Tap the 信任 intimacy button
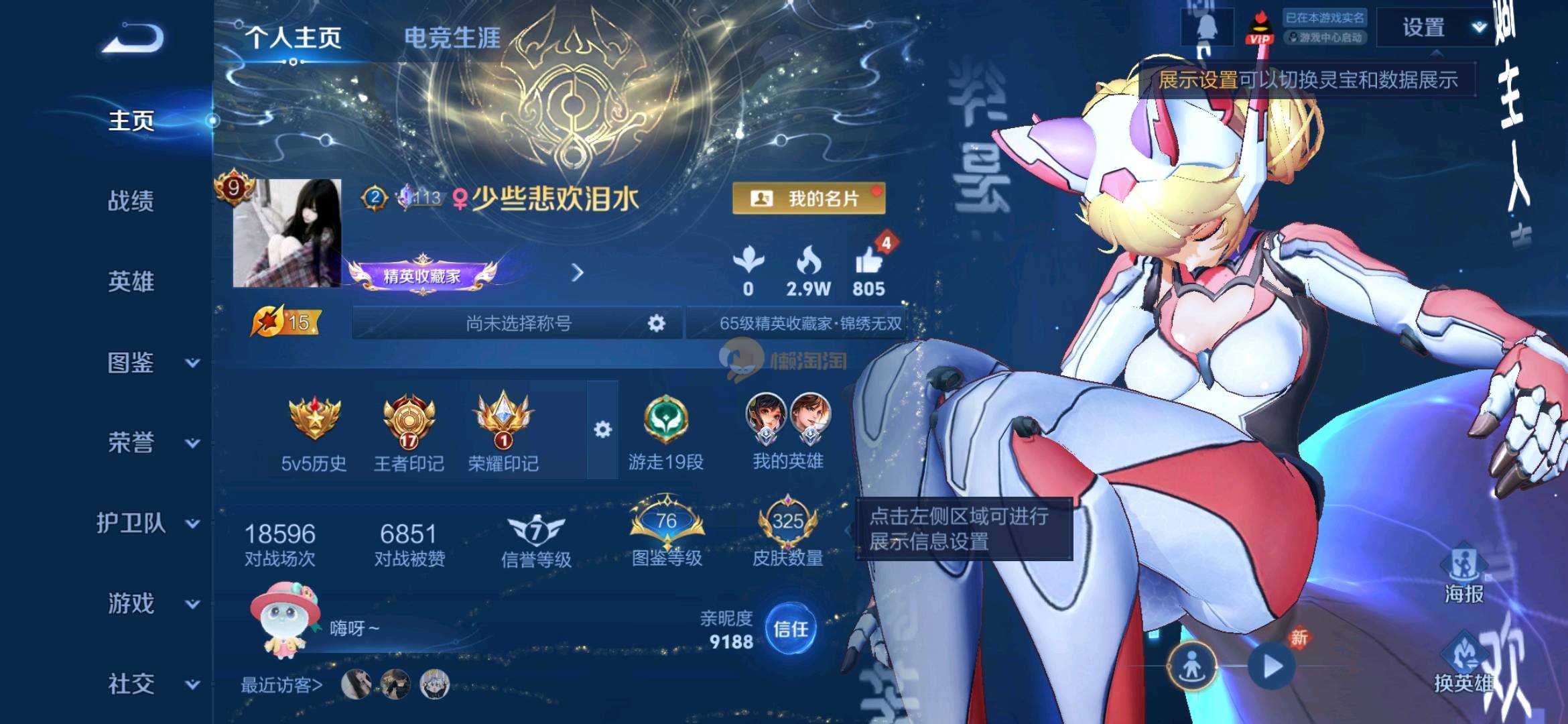Screen dimensions: 1568x724 tap(791, 629)
